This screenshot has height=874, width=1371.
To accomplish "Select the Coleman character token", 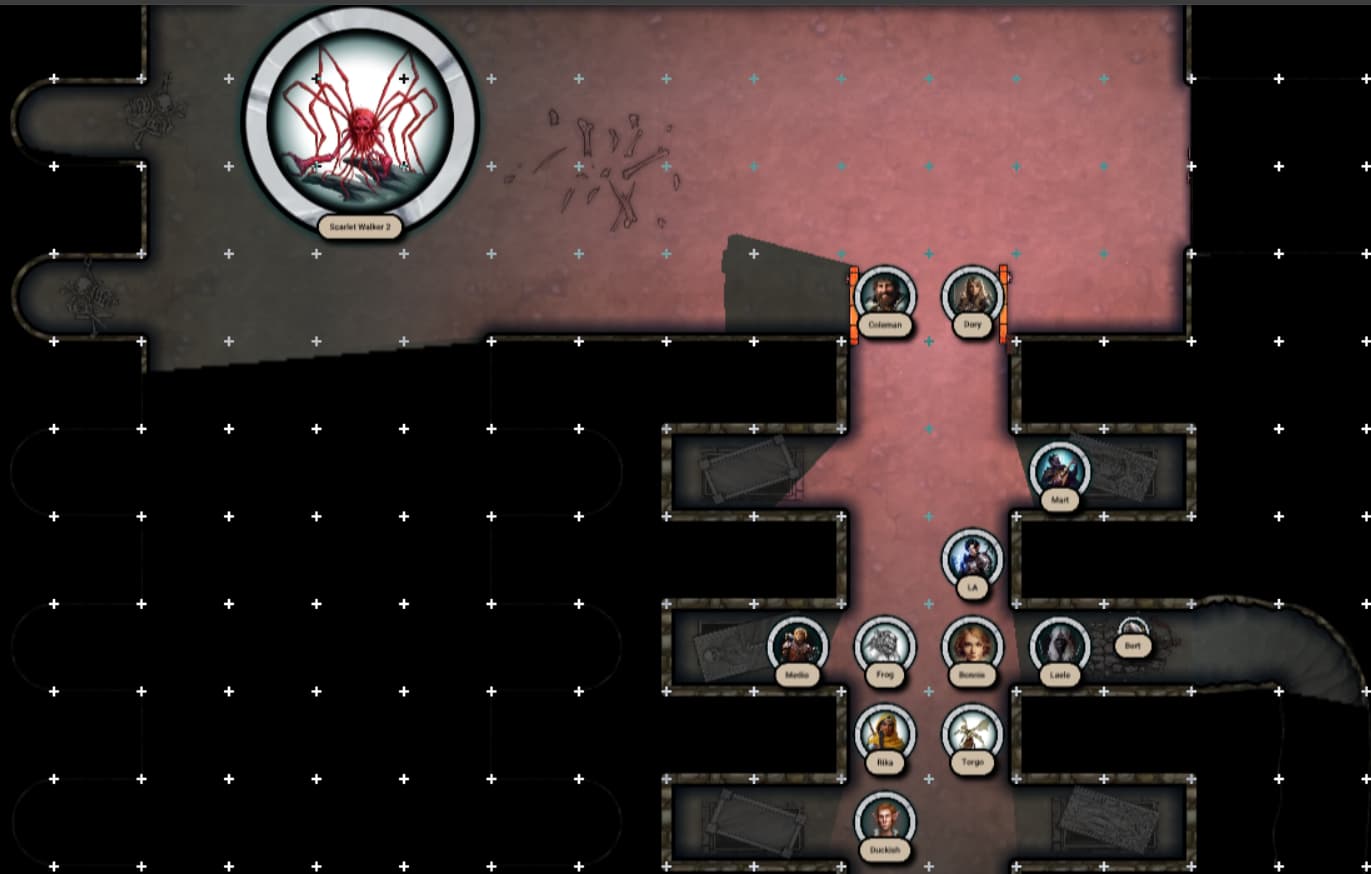I will pos(885,296).
